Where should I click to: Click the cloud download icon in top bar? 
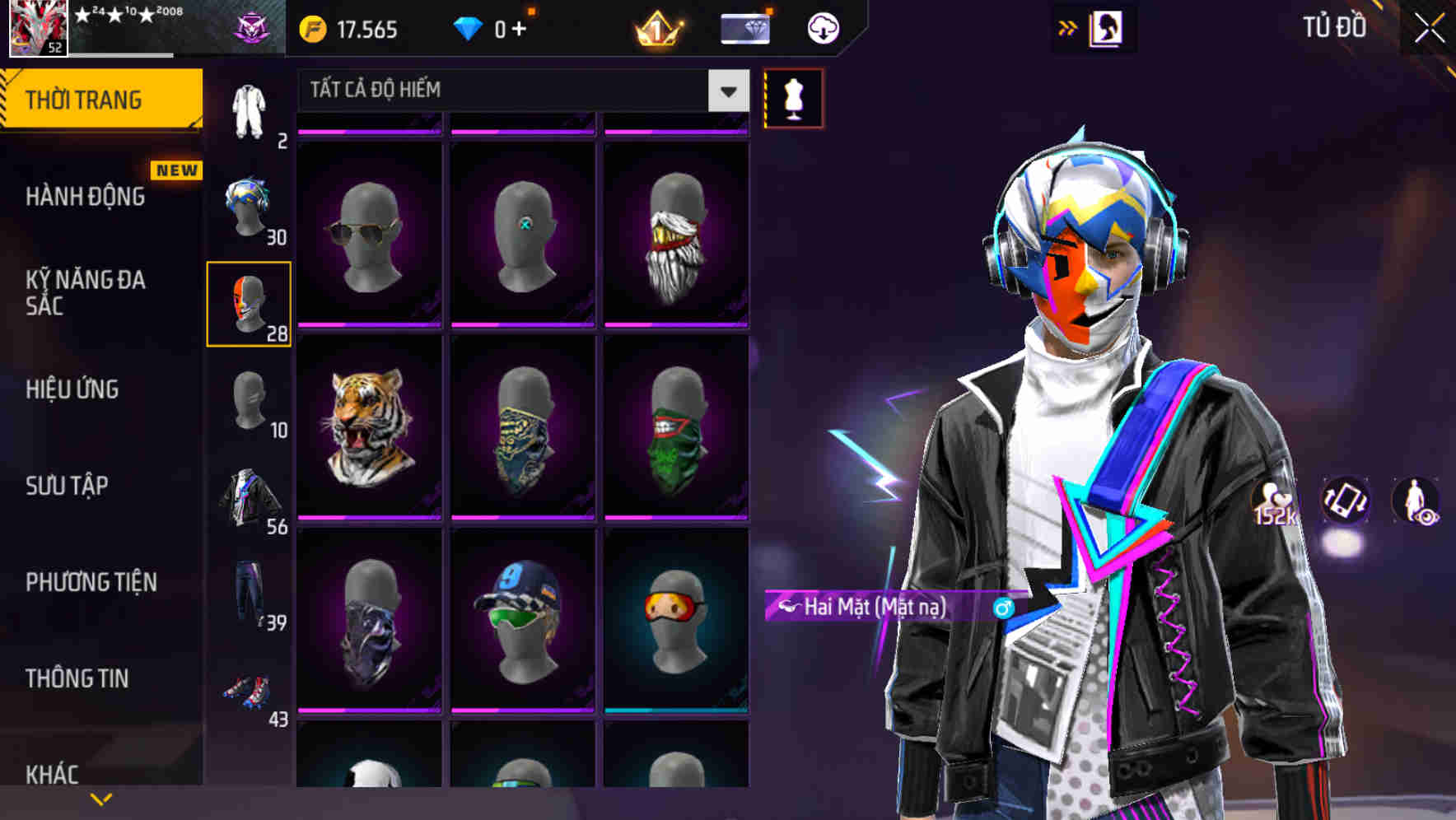(x=823, y=27)
